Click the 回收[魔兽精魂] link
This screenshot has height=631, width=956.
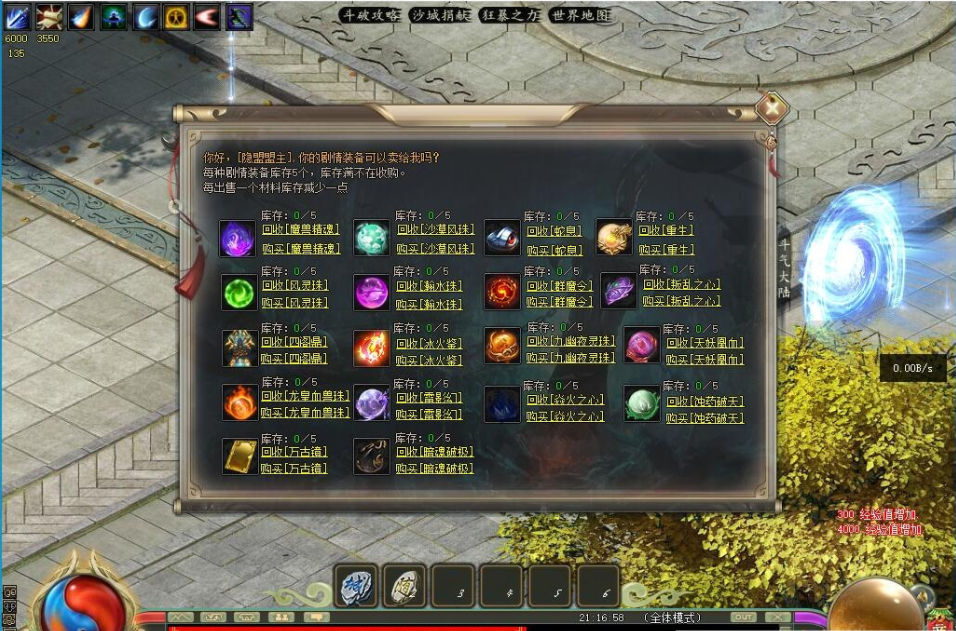pyautogui.click(x=300, y=229)
